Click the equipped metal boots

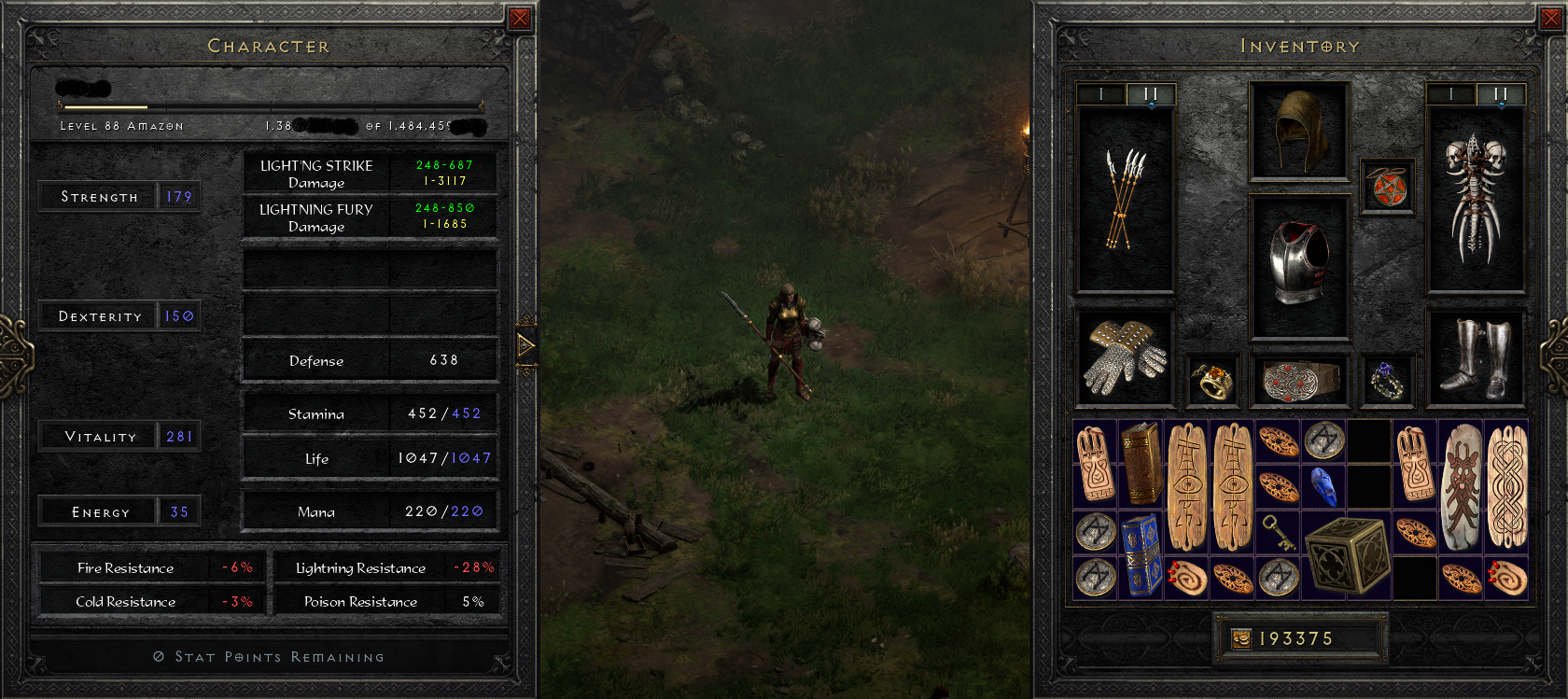(1477, 357)
